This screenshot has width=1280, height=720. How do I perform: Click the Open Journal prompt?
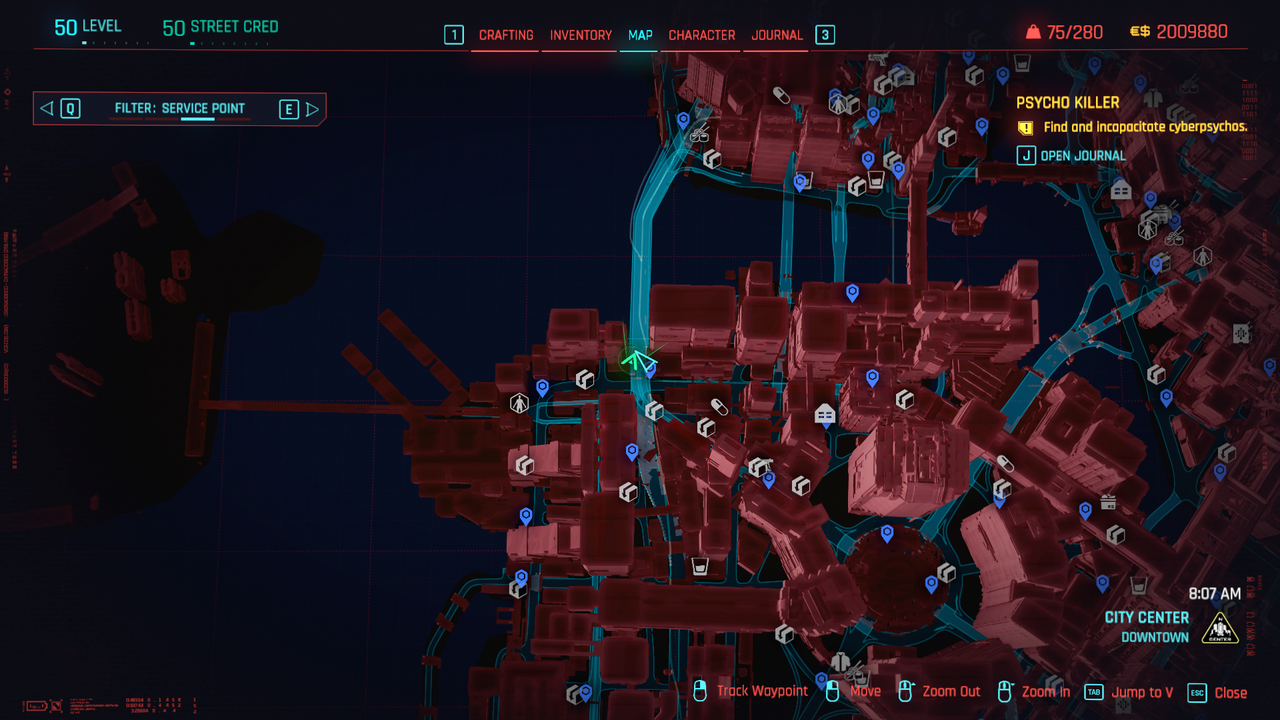coord(1071,156)
